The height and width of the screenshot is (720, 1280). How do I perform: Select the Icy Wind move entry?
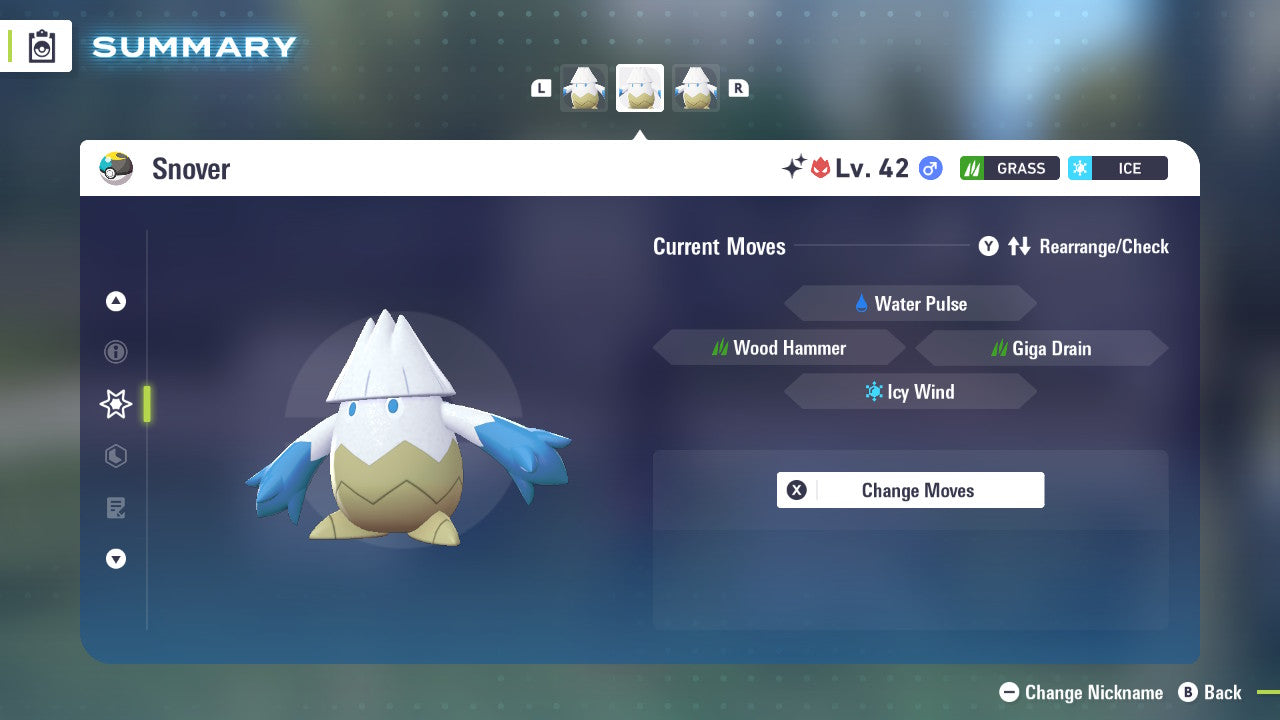[x=910, y=391]
